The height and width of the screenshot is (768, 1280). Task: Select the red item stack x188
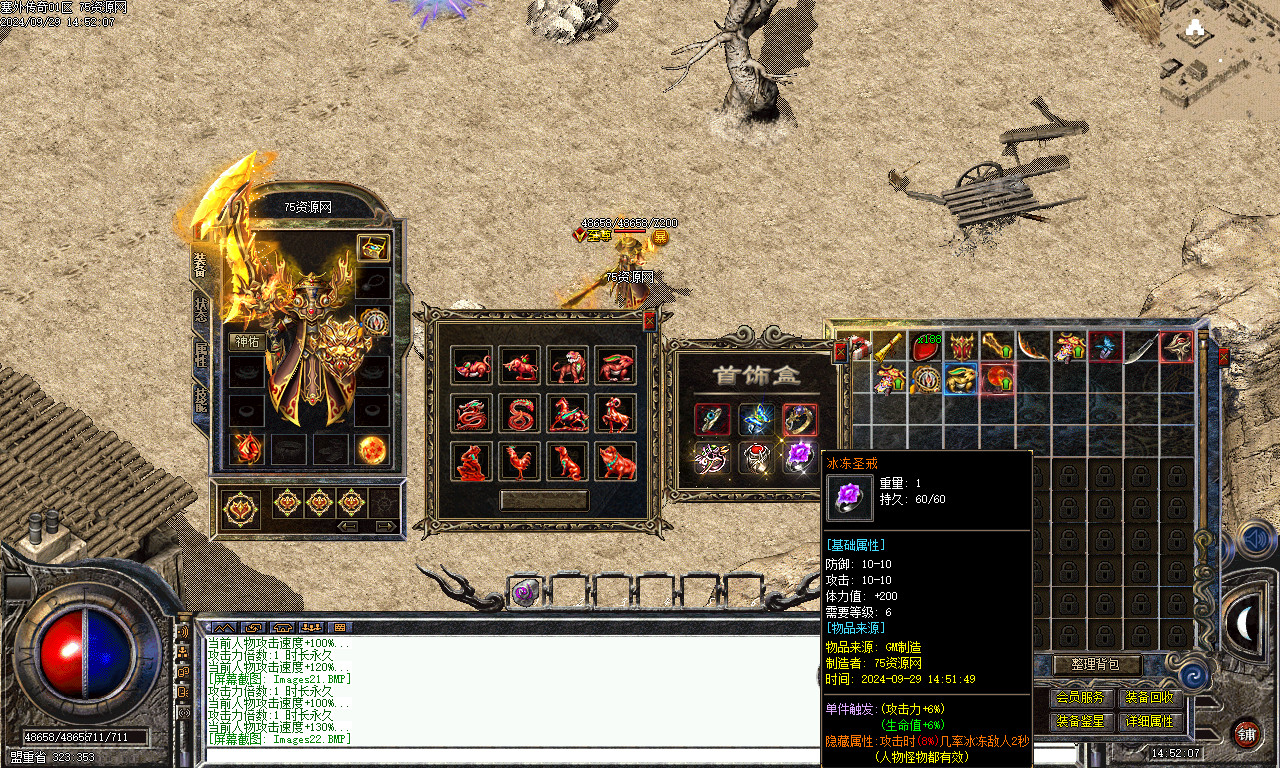click(x=926, y=347)
